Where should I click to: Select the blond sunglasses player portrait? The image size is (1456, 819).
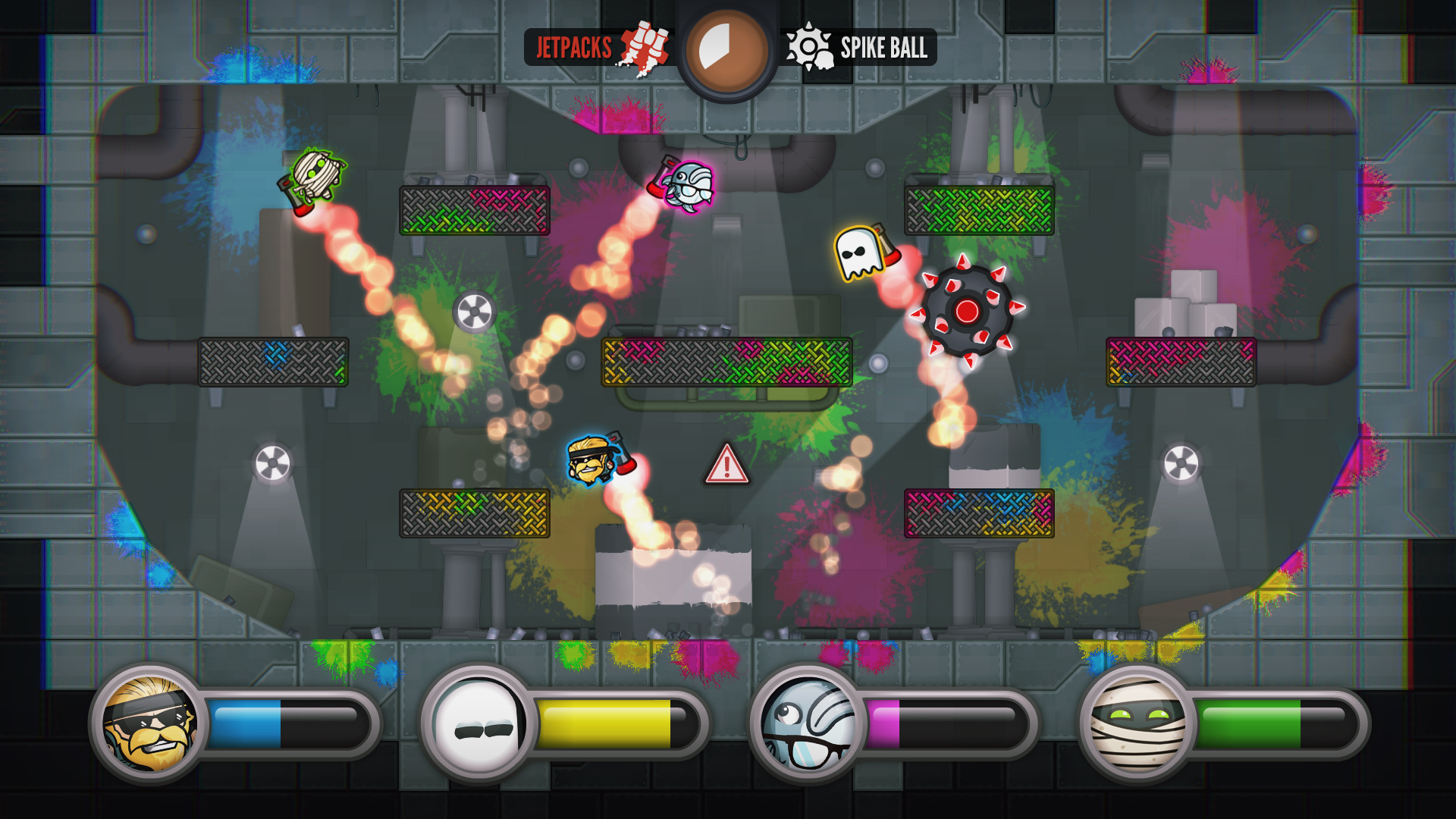point(150,724)
